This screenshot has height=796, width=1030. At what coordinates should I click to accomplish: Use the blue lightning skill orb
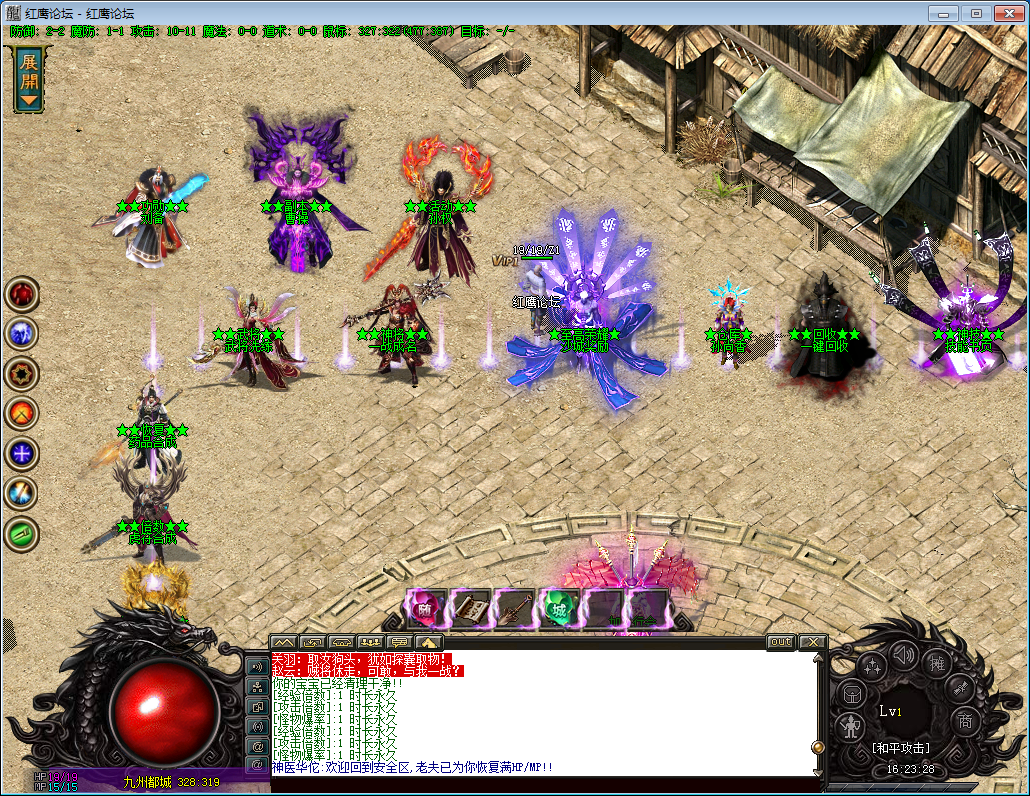coord(21,334)
